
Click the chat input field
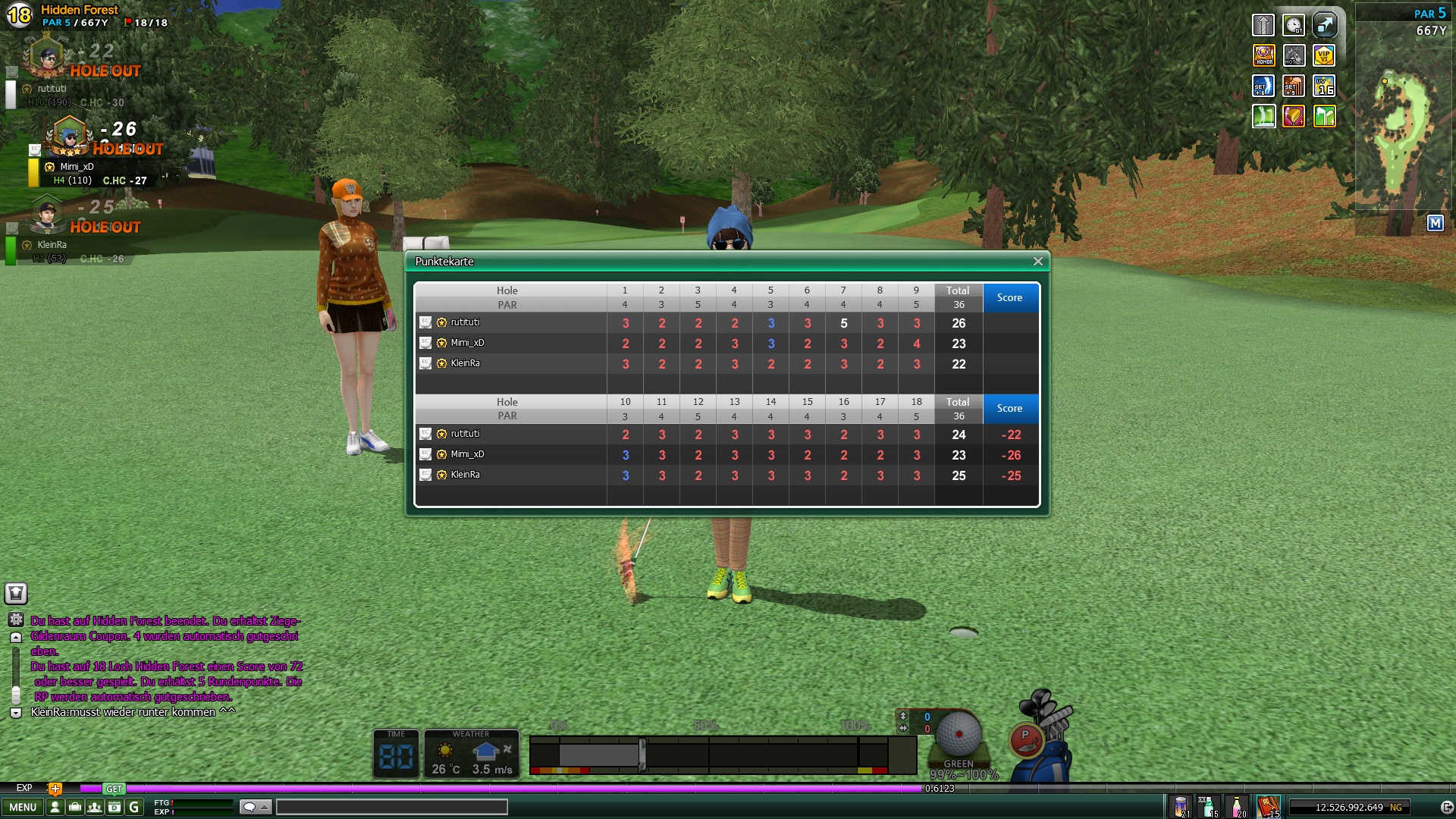coord(391,808)
